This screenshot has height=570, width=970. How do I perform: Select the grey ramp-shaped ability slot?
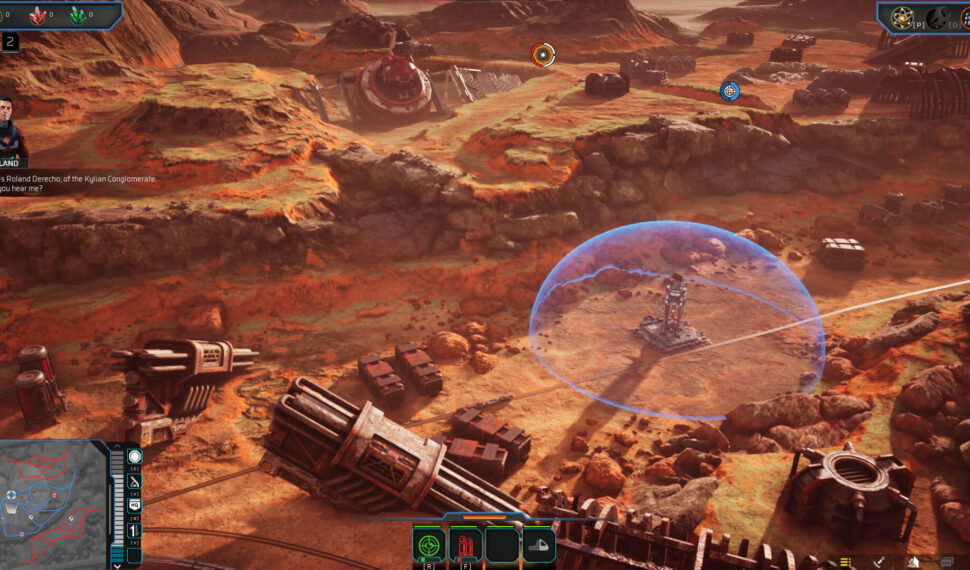(538, 545)
